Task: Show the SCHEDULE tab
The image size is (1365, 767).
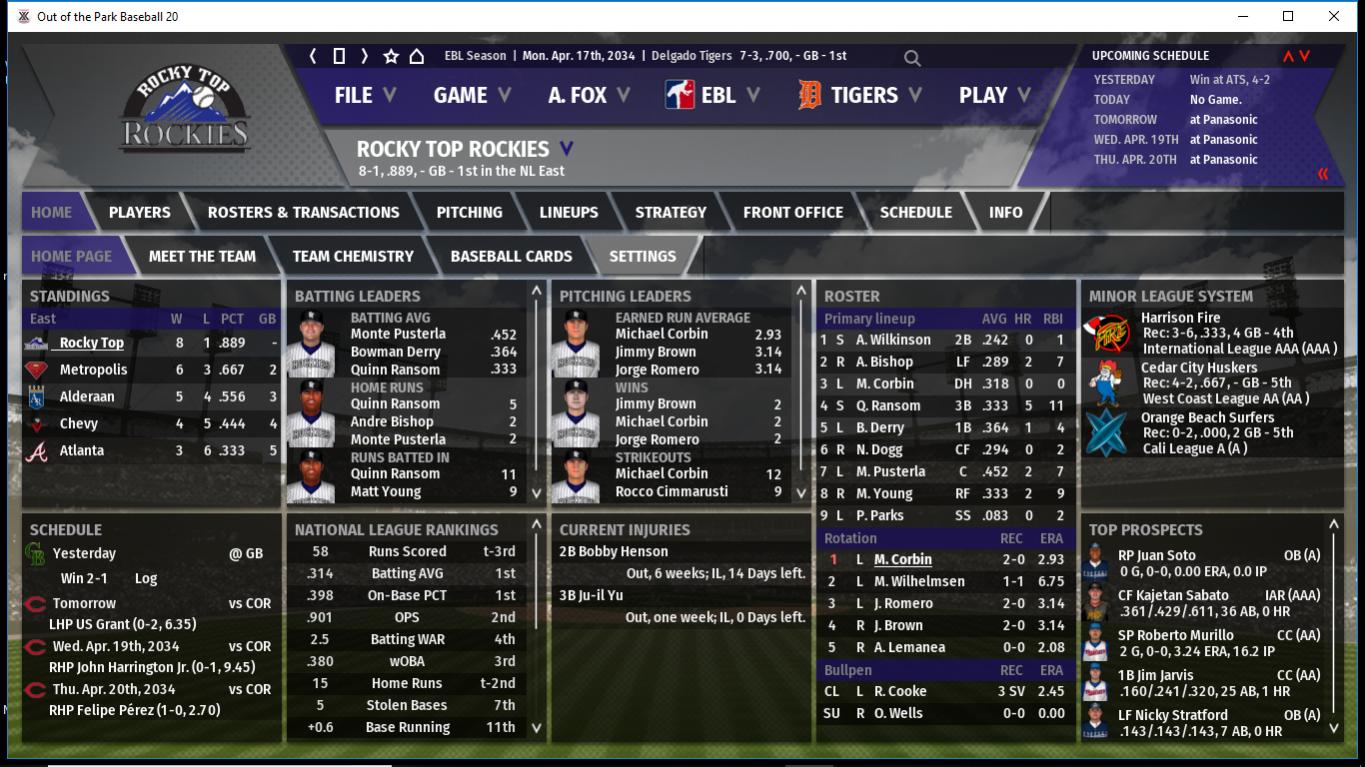Action: 915,212
